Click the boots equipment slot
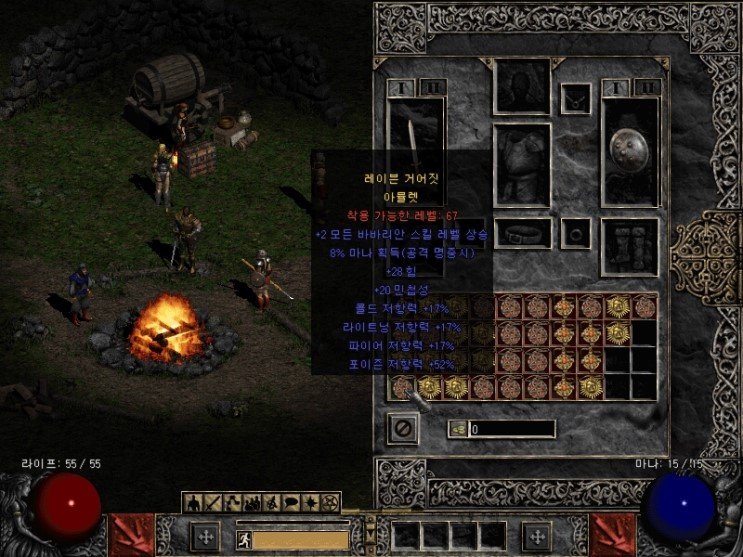Viewport: 743px width, 557px height. pyautogui.click(x=630, y=245)
